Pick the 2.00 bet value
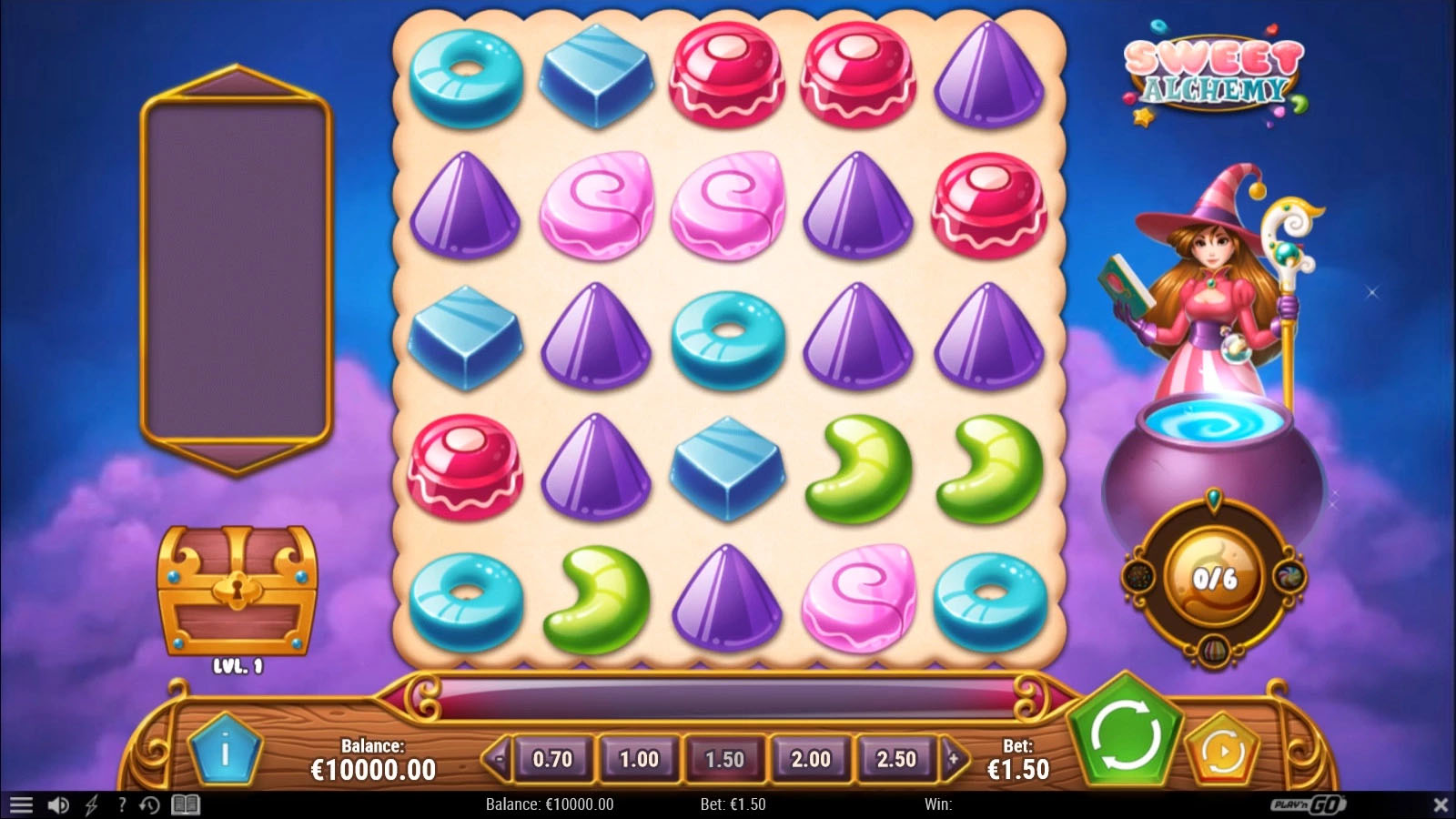Image resolution: width=1456 pixels, height=819 pixels. click(x=811, y=758)
